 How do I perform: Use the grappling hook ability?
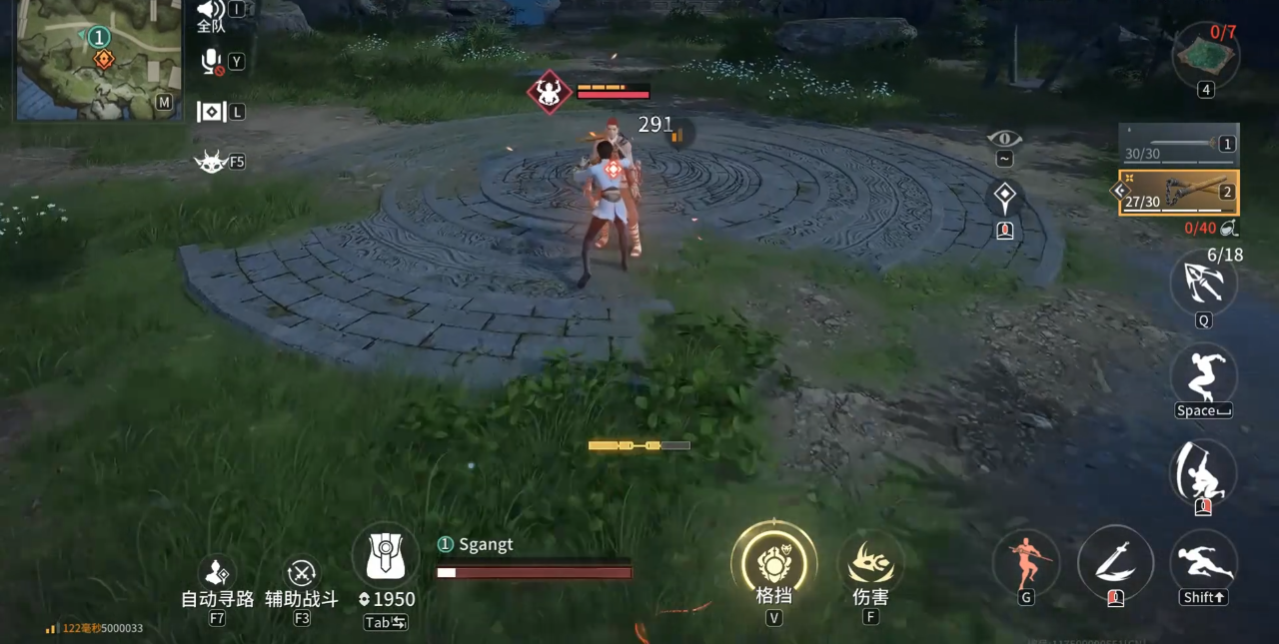(1203, 284)
